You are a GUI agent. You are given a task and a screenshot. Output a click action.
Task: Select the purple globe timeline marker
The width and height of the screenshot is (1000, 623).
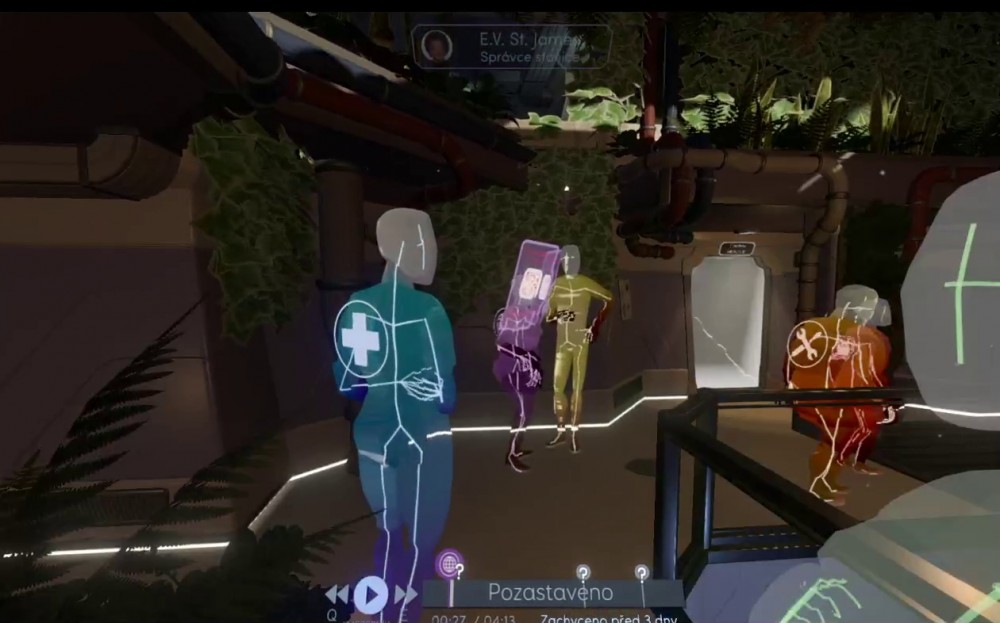(x=449, y=564)
